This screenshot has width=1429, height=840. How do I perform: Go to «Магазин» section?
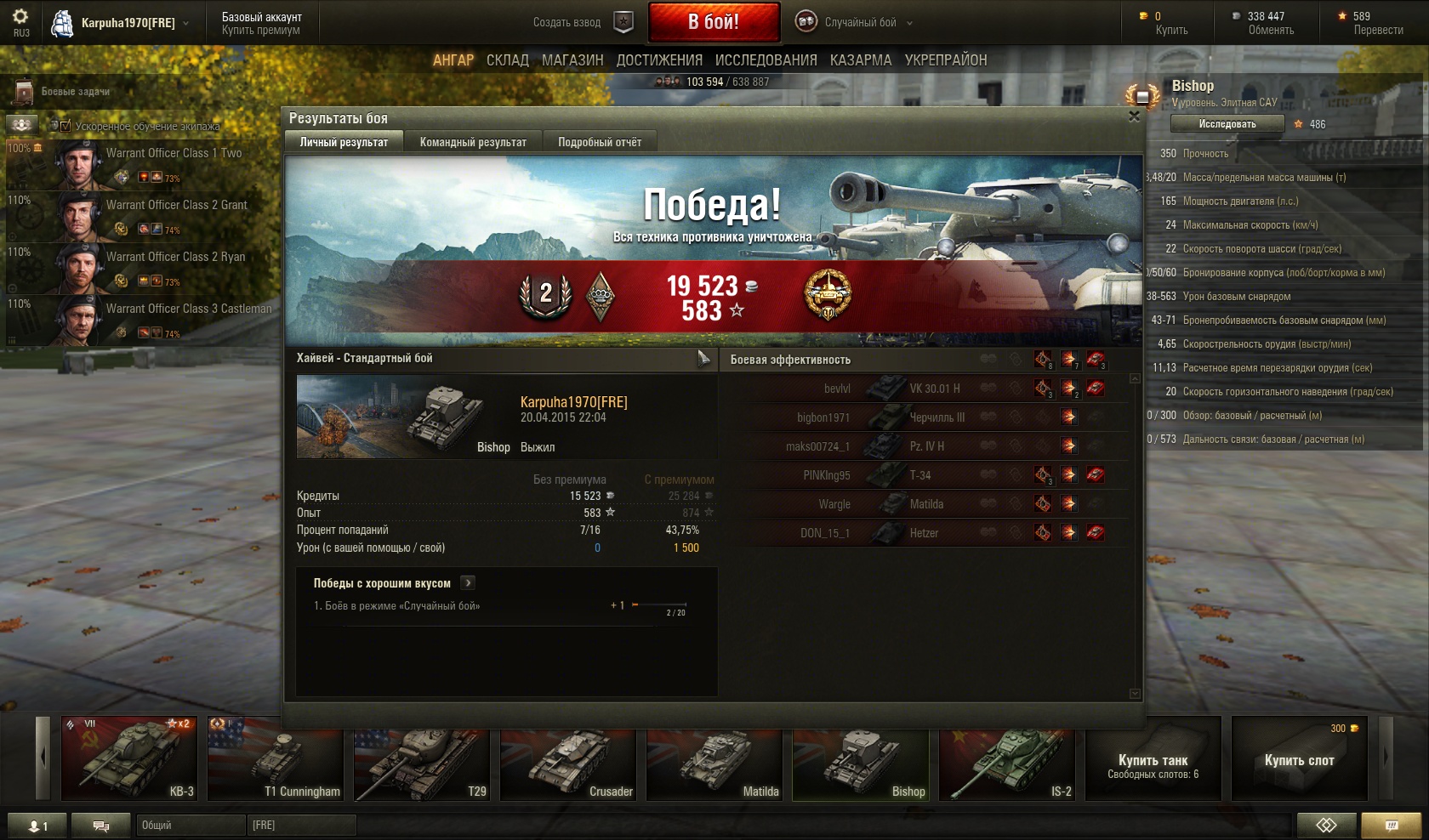click(572, 60)
